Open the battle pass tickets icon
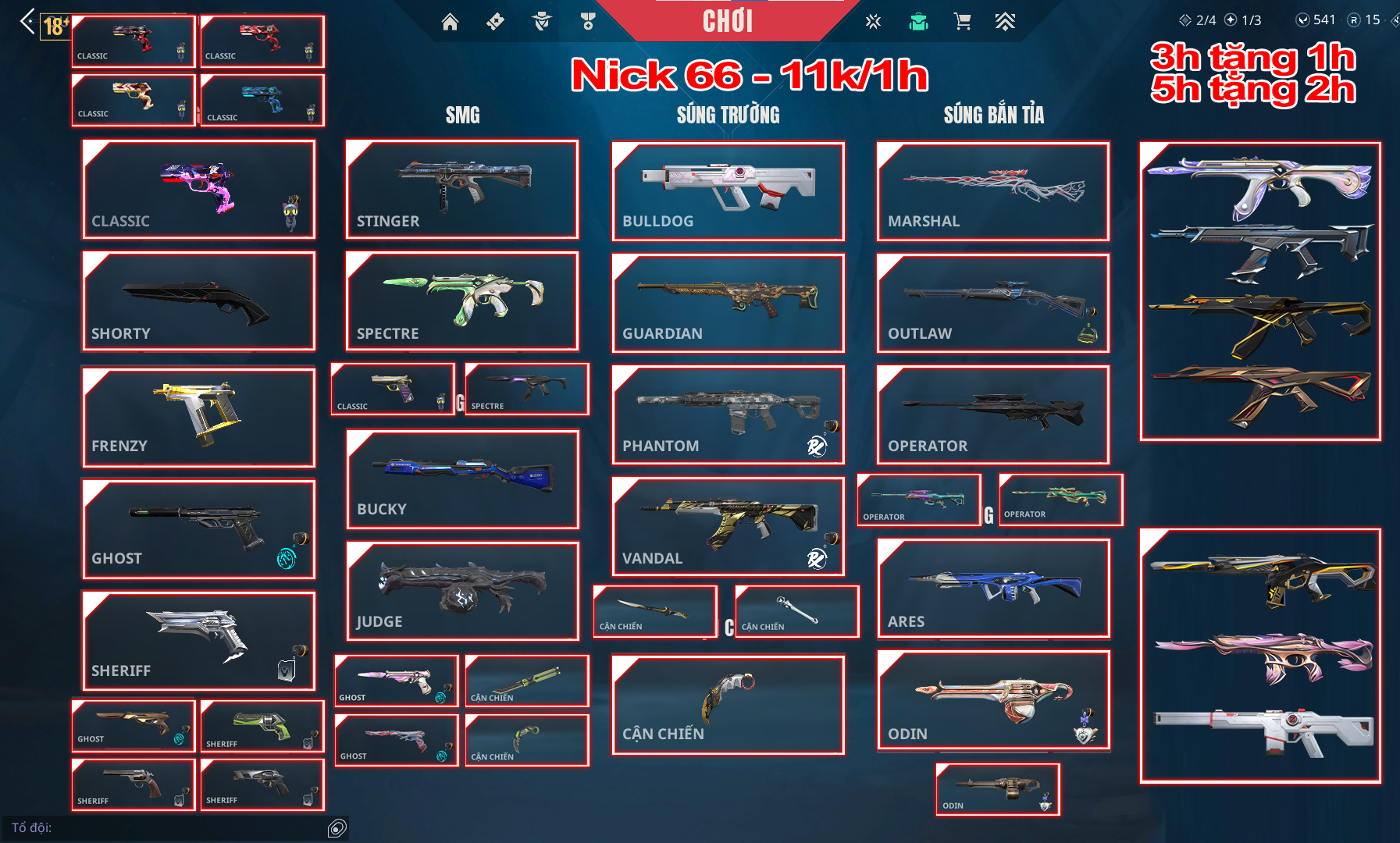The height and width of the screenshot is (843, 1400). 494,23
